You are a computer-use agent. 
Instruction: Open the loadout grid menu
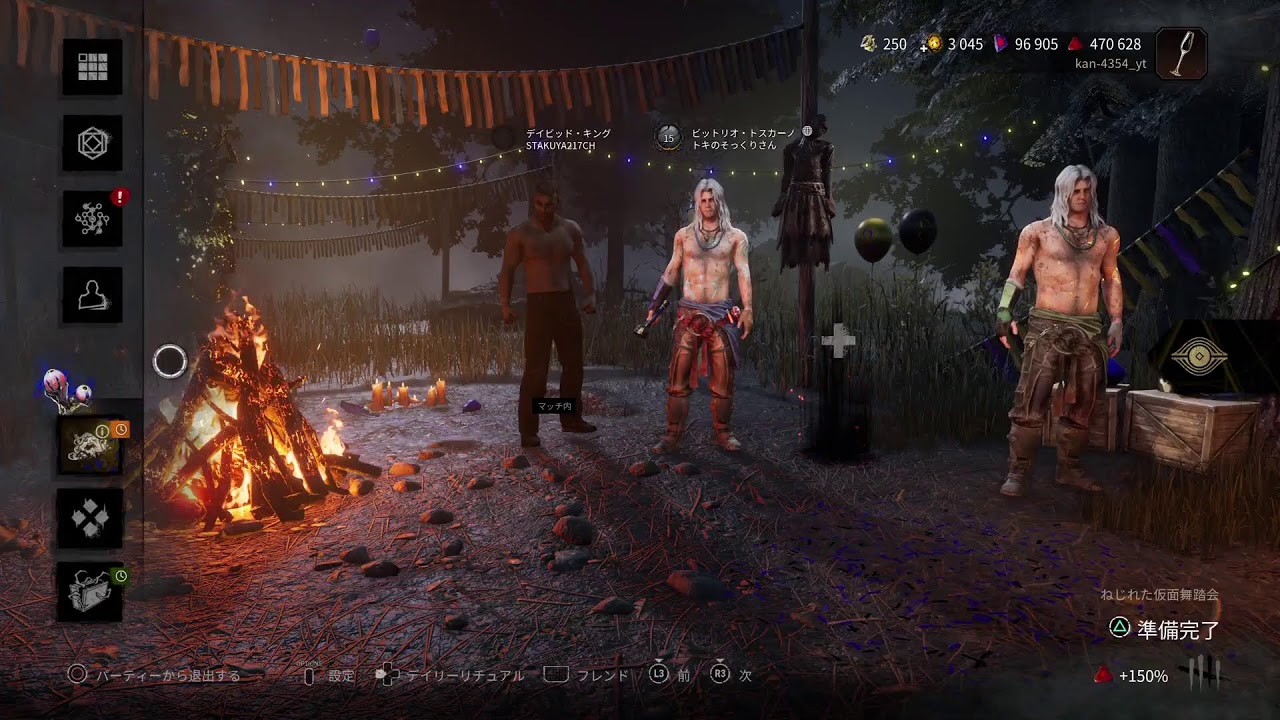[92, 67]
